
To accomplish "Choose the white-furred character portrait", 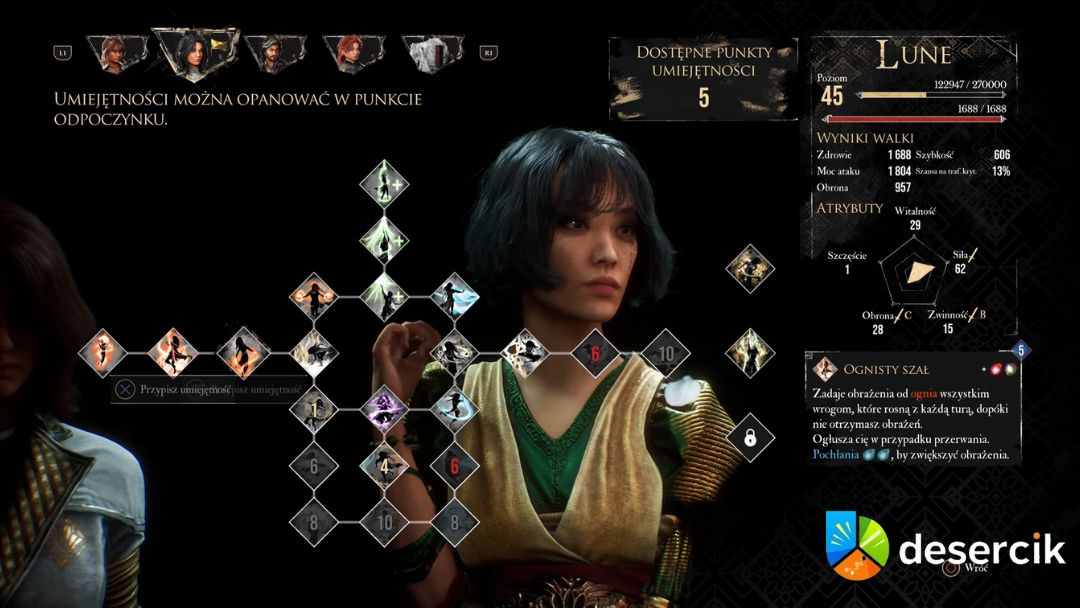I will tap(432, 54).
